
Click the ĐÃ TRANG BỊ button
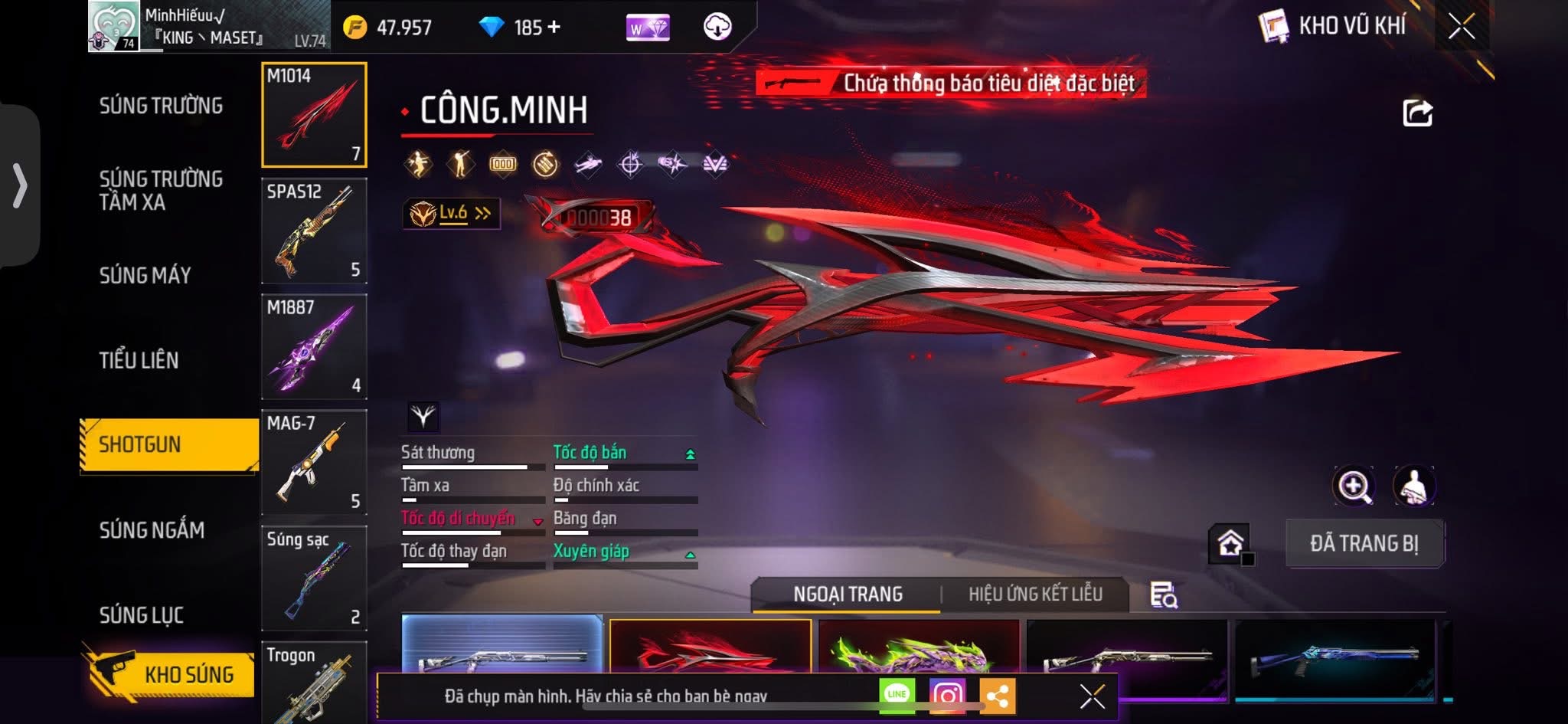pos(1364,543)
